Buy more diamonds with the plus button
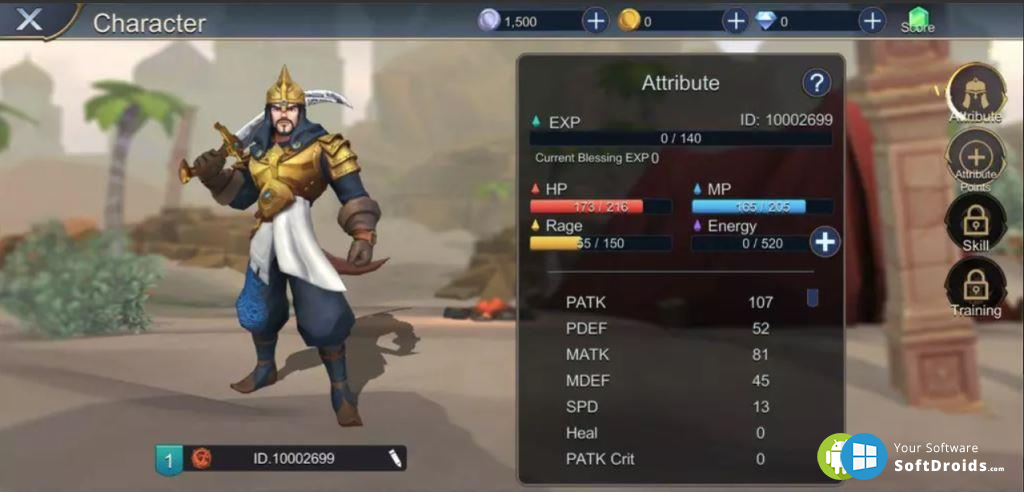The height and width of the screenshot is (492, 1024). (872, 20)
